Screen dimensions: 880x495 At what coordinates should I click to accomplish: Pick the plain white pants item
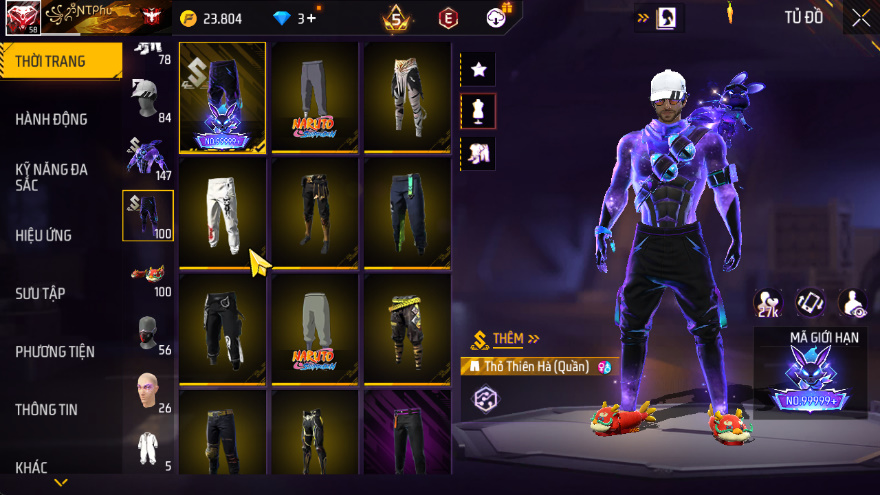(x=222, y=210)
